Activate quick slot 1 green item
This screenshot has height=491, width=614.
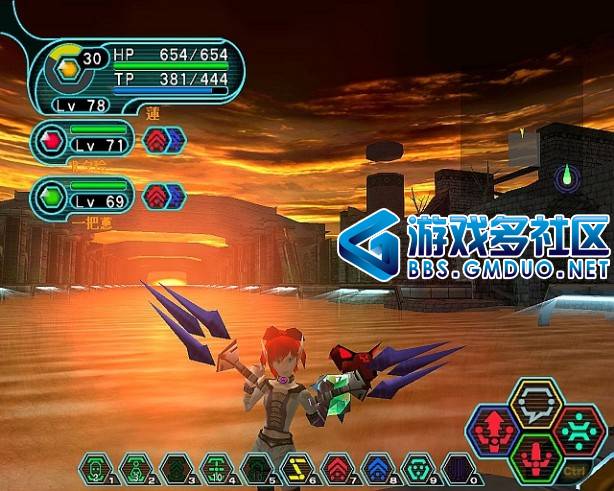95,468
